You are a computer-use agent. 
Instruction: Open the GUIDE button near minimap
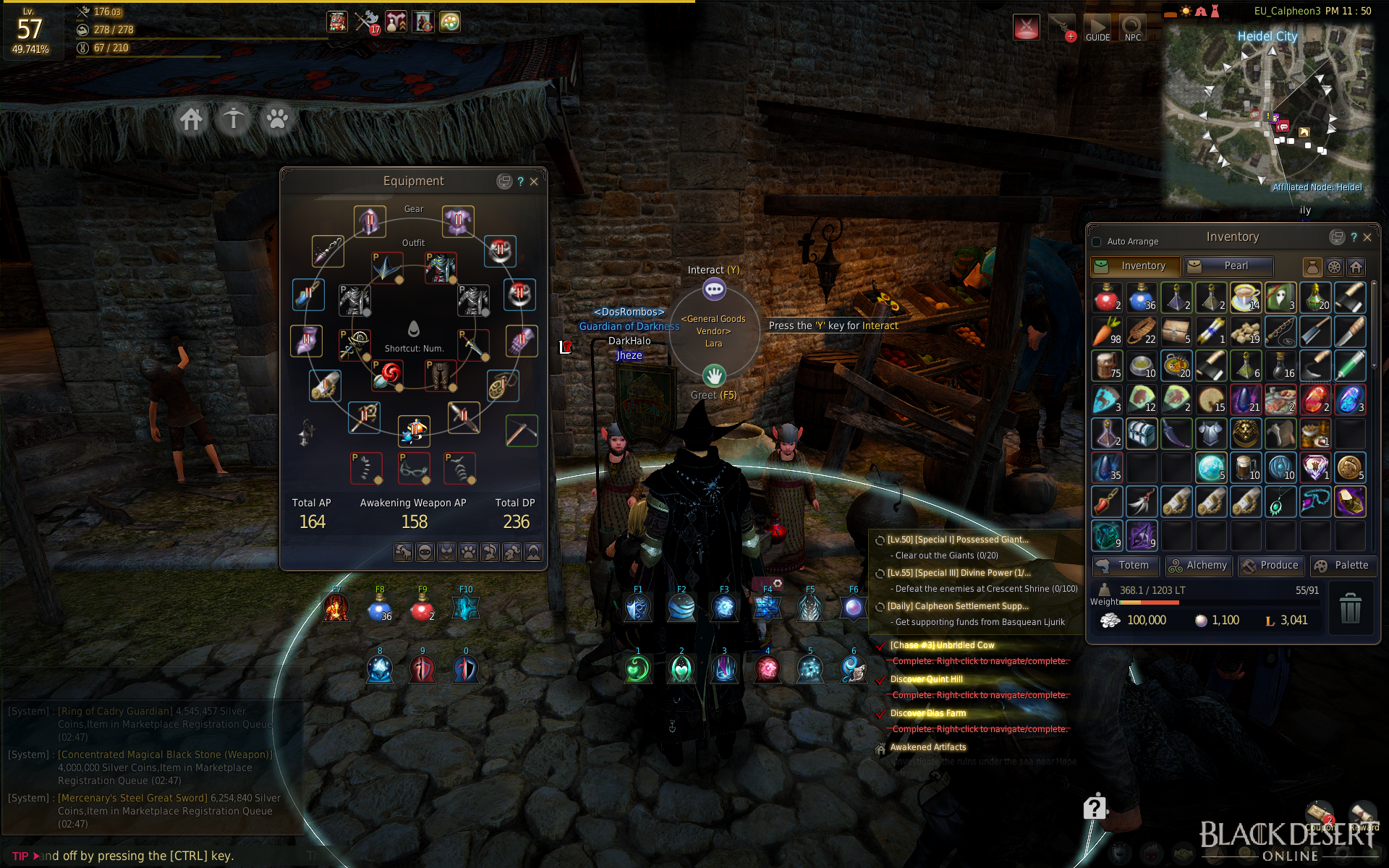click(x=1097, y=29)
